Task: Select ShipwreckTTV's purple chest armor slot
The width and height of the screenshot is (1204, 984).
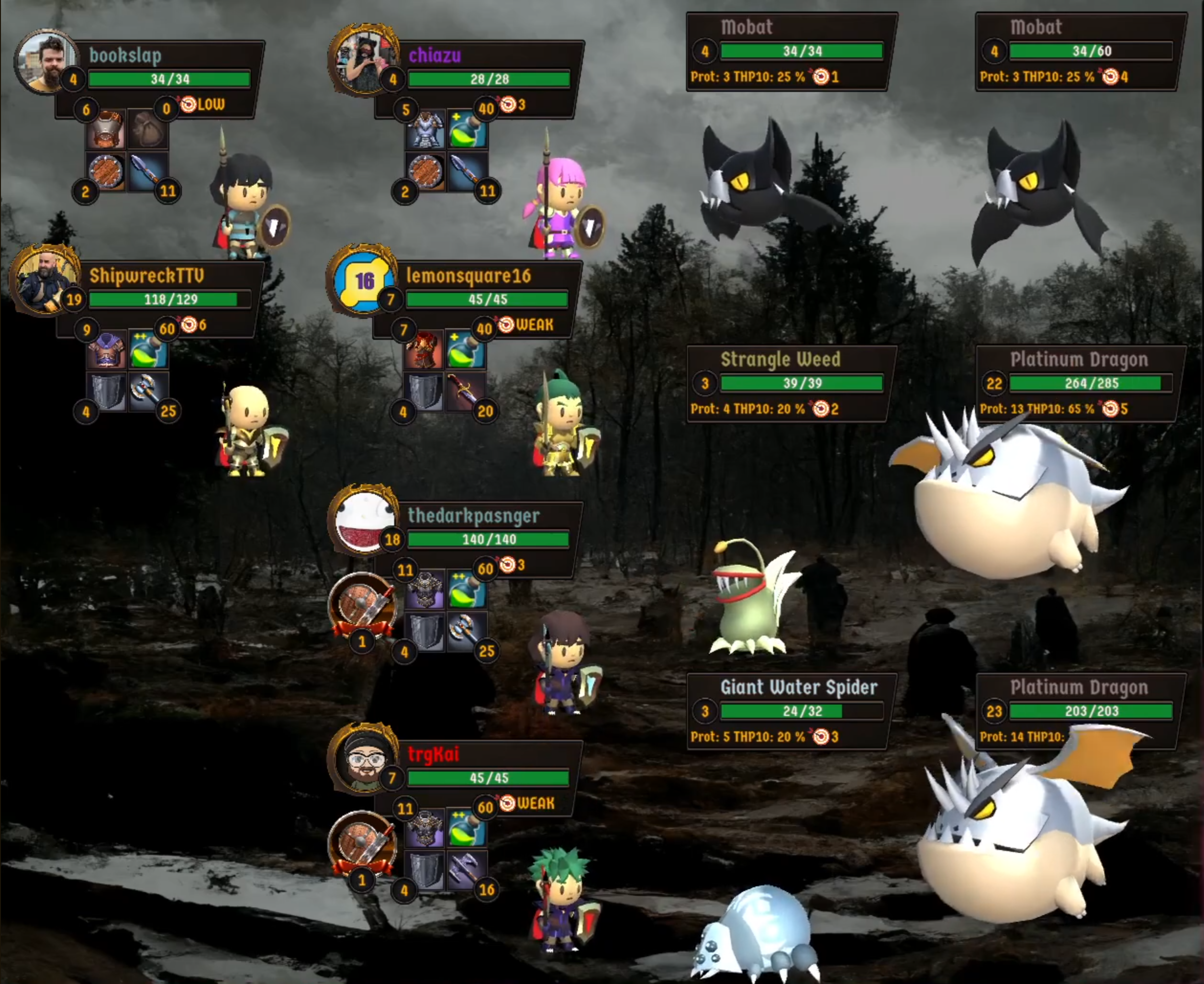Action: (106, 351)
